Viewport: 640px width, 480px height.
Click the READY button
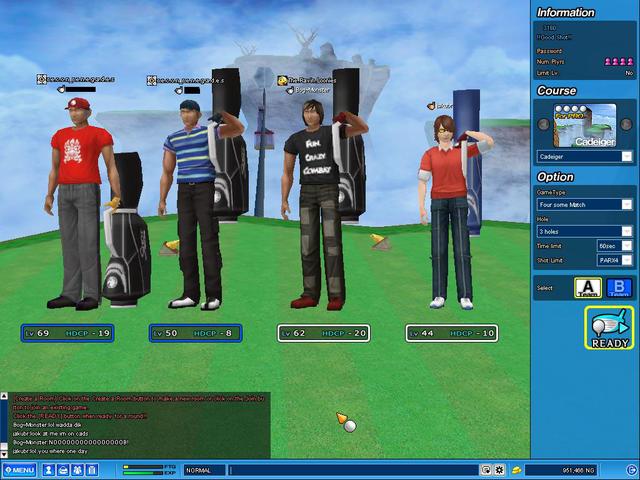[609, 327]
